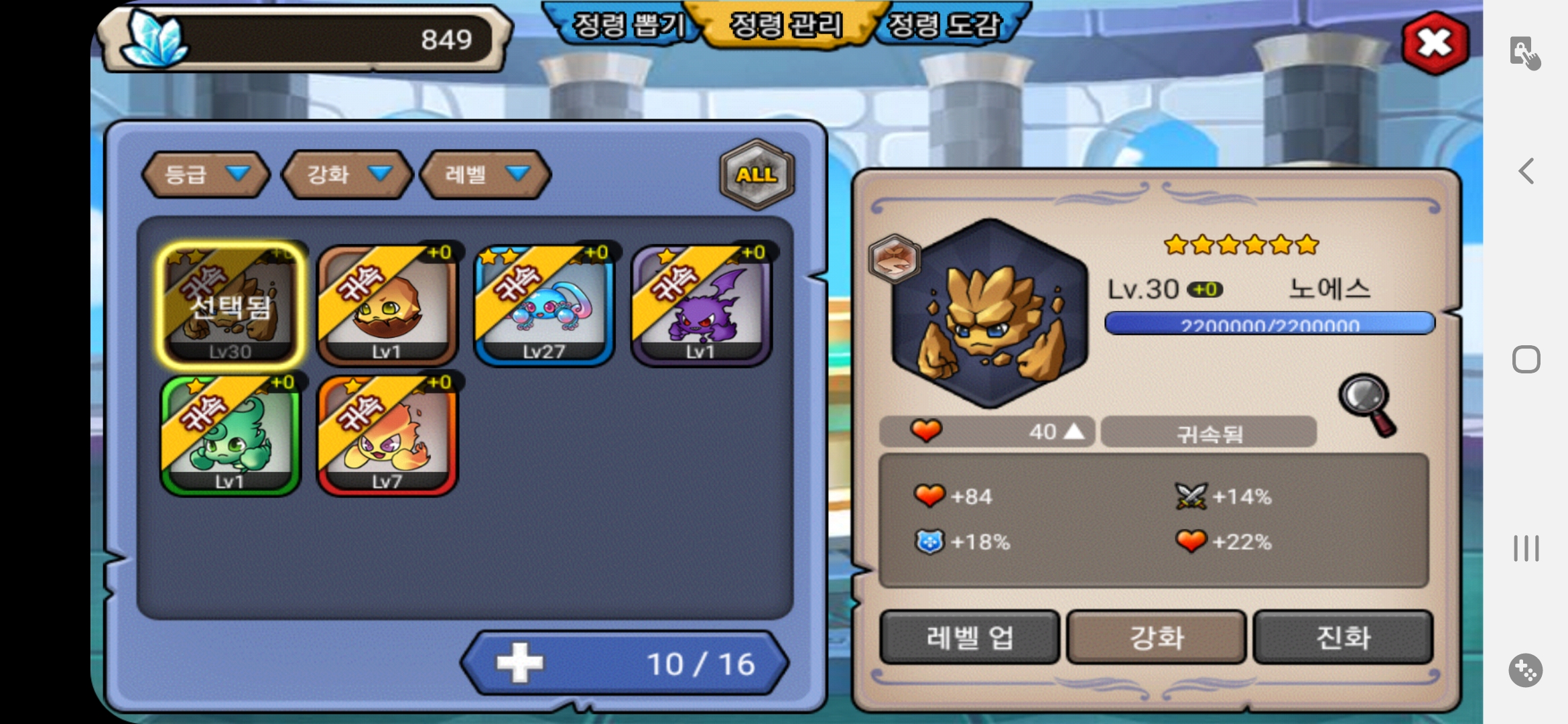Pick the Lv1 purple bat spirit
The width and height of the screenshot is (1568, 724).
pos(701,305)
